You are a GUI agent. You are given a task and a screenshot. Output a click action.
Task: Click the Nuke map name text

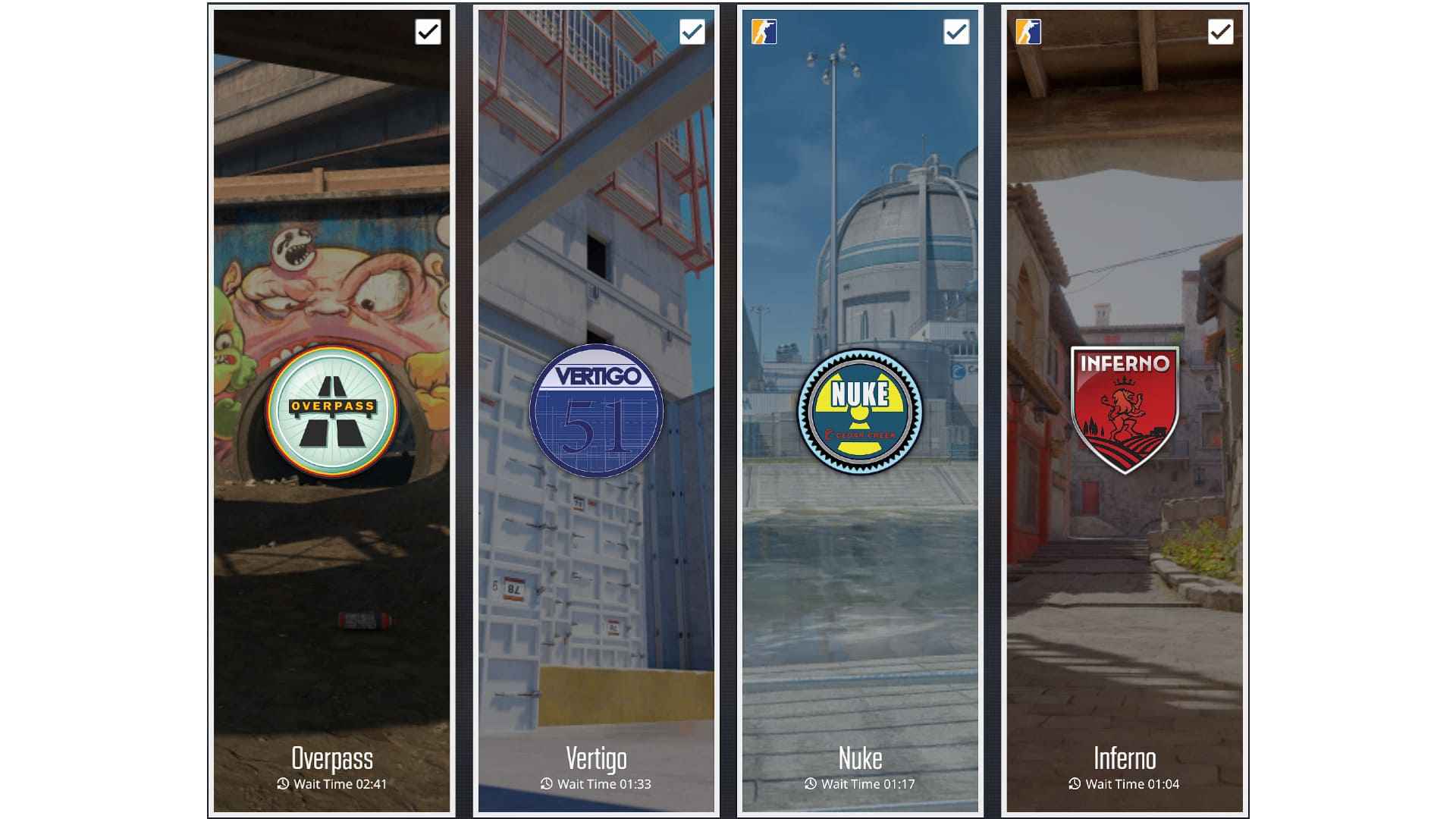tap(860, 758)
